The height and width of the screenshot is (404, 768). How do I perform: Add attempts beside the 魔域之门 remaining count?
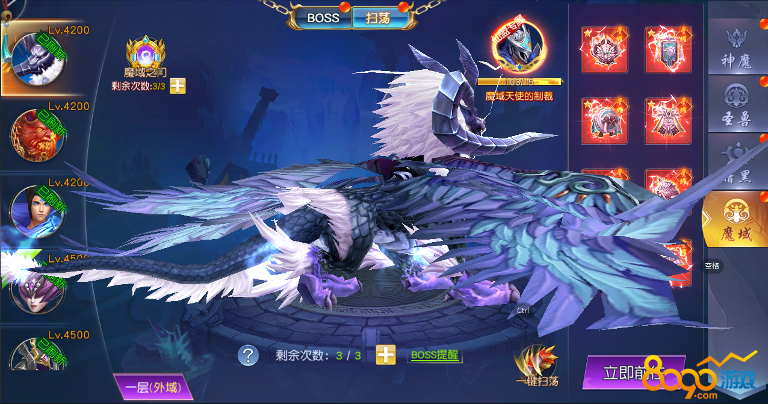(178, 86)
